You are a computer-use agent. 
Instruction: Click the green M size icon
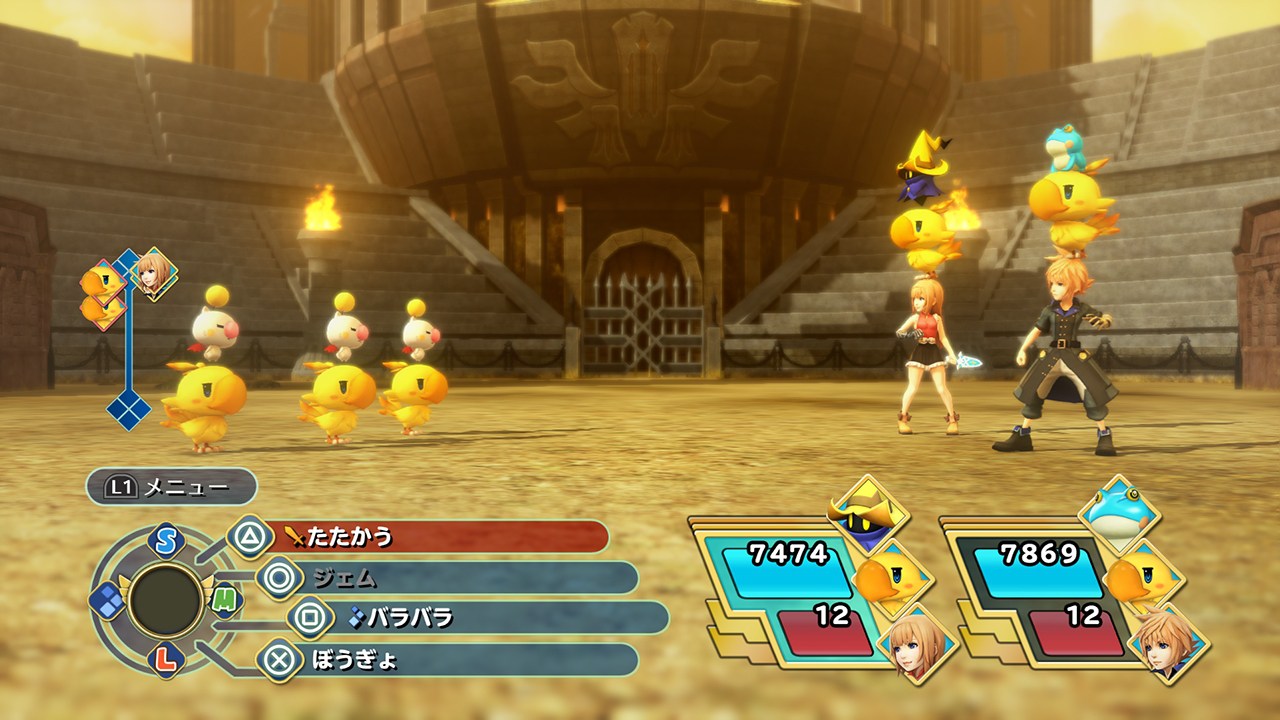[226, 598]
